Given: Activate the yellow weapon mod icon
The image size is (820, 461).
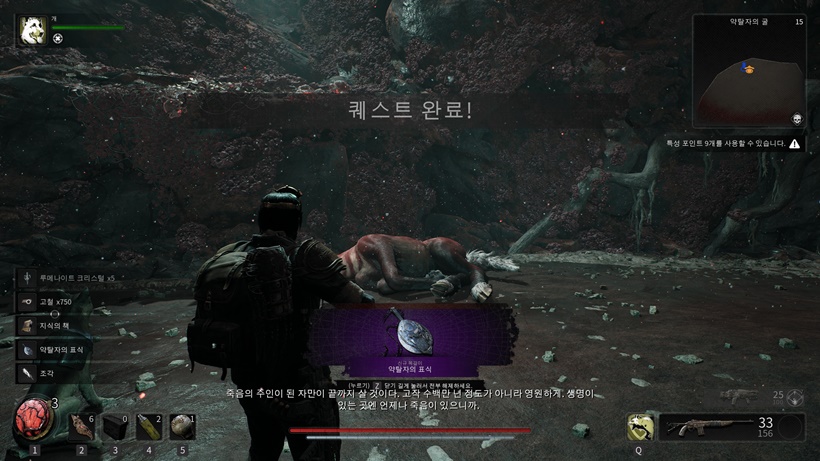Looking at the screenshot, I should pyautogui.click(x=639, y=427).
